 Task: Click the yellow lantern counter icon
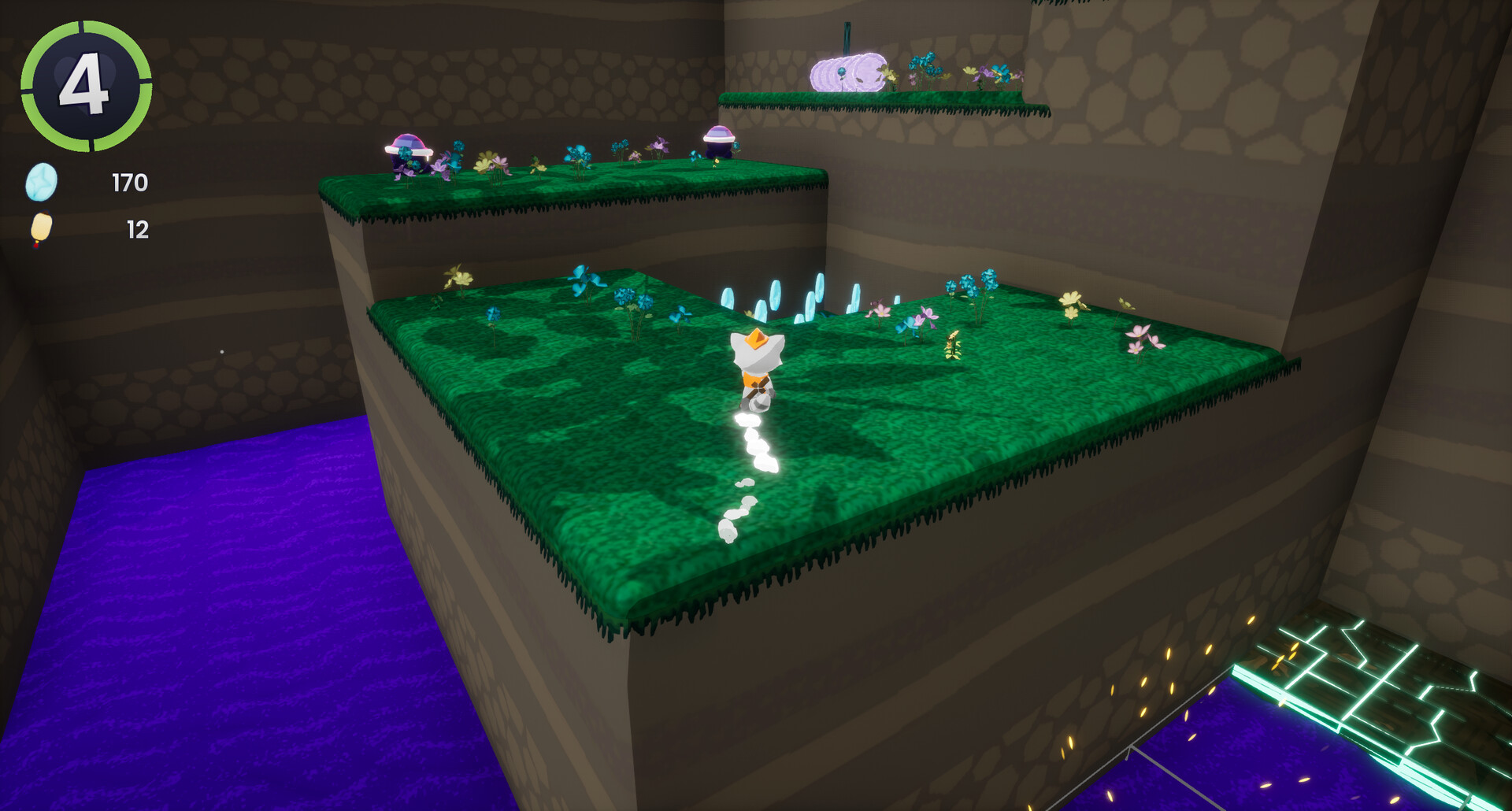coord(41,229)
